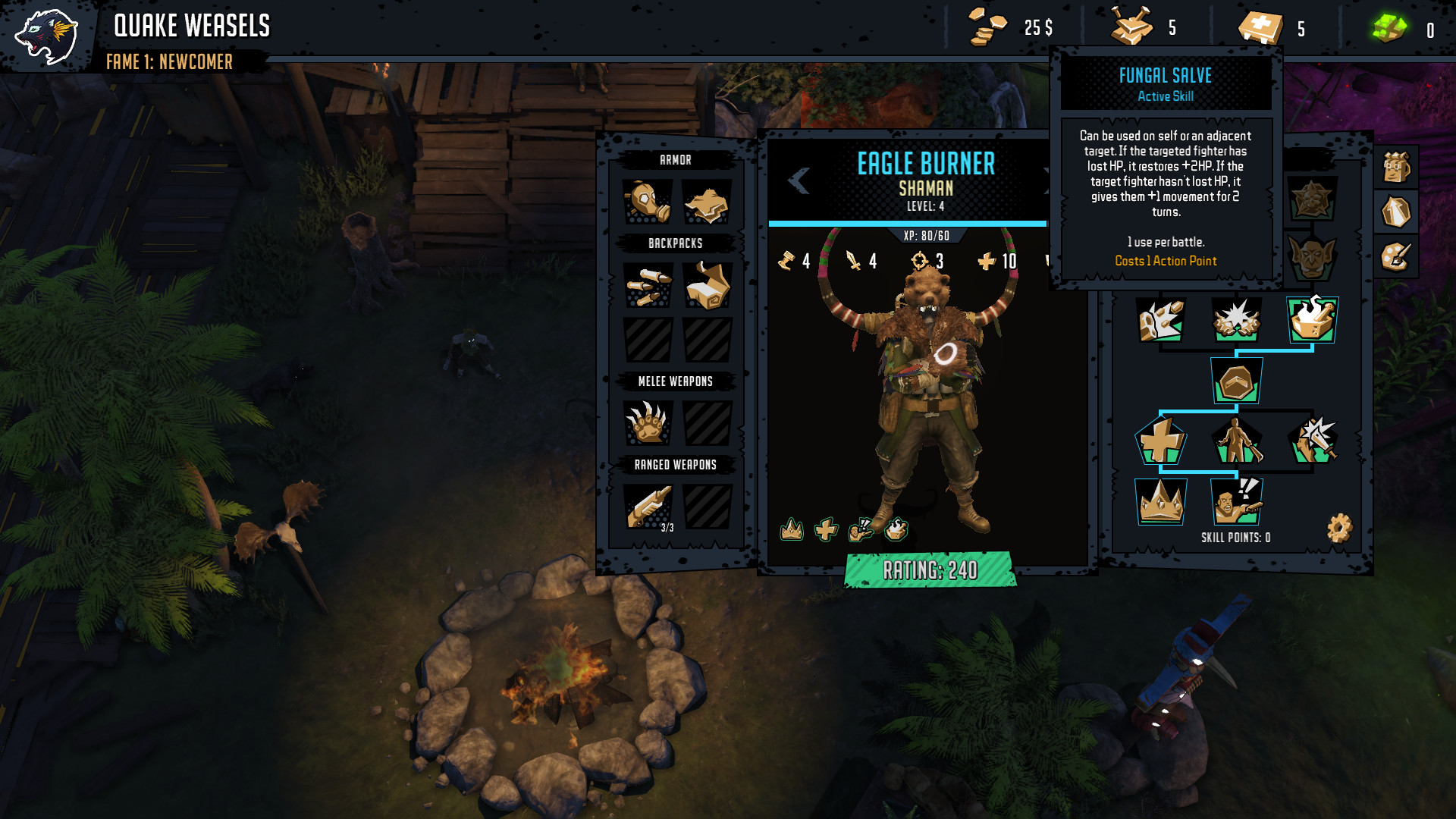Click the goblin head skill icon
Viewport: 1456px width, 819px height.
[x=1312, y=255]
